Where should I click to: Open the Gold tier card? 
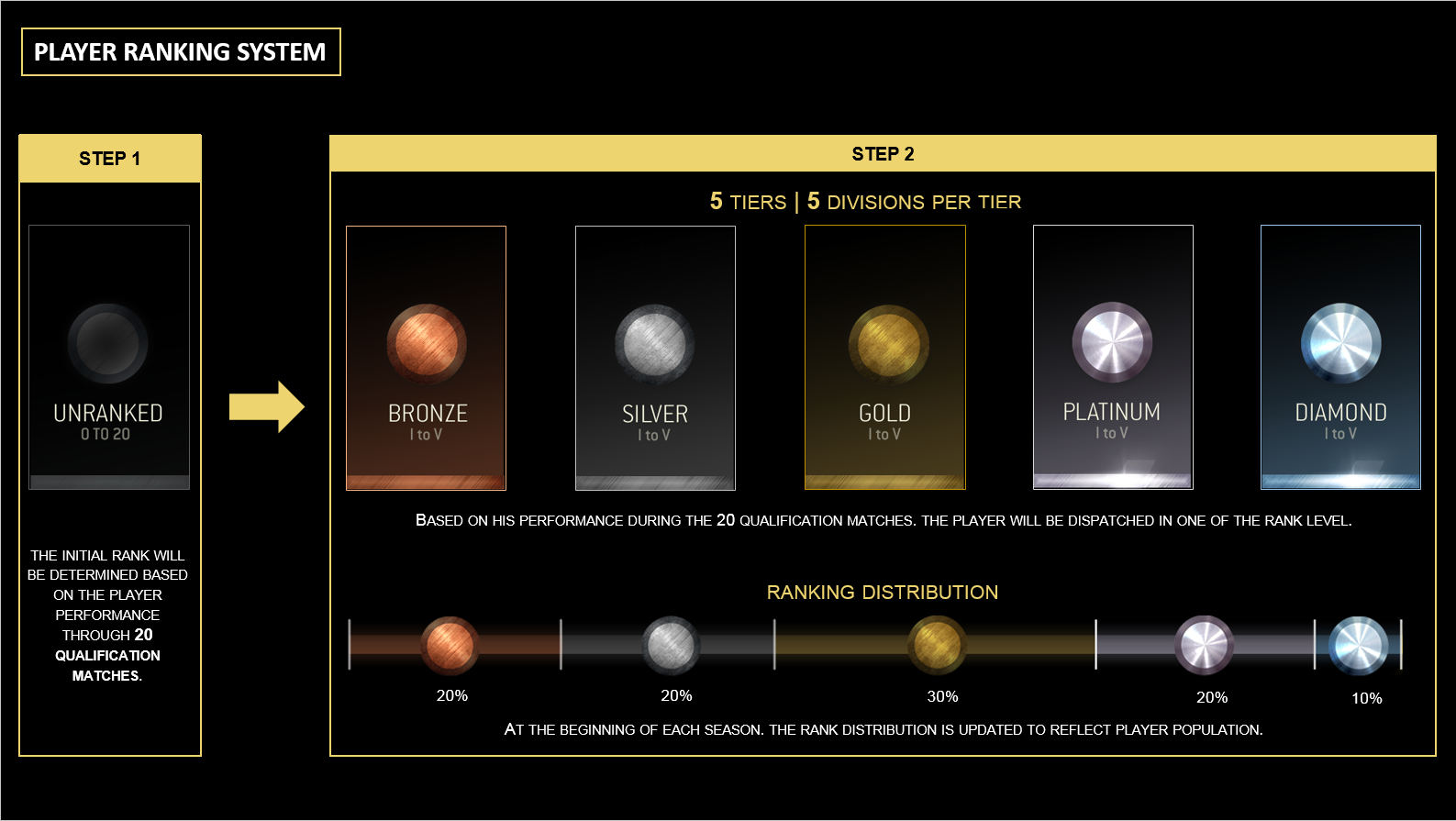coord(884,358)
